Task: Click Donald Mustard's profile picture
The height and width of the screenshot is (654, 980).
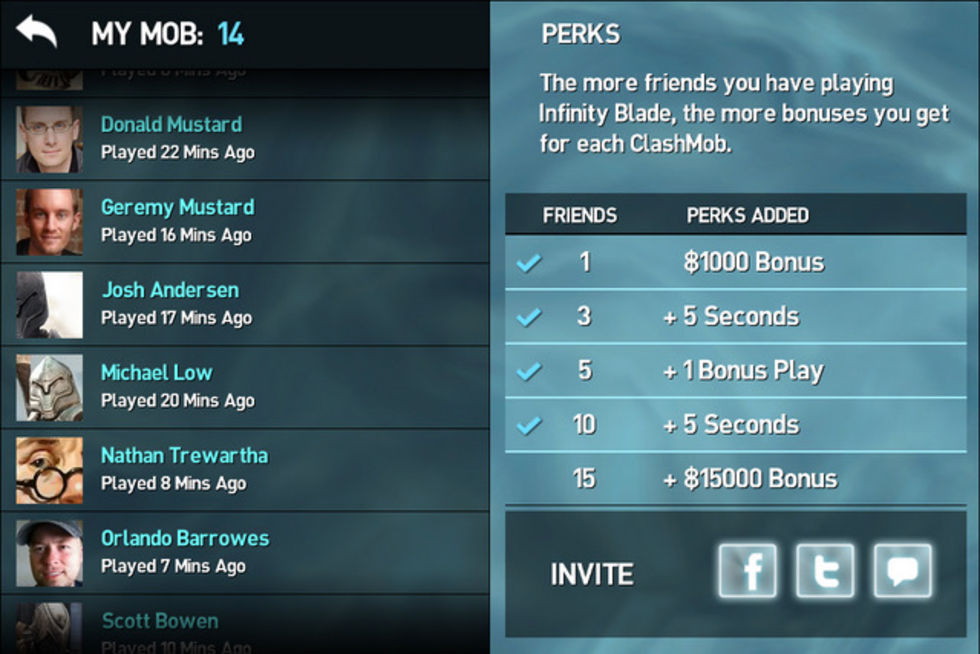Action: 49,139
